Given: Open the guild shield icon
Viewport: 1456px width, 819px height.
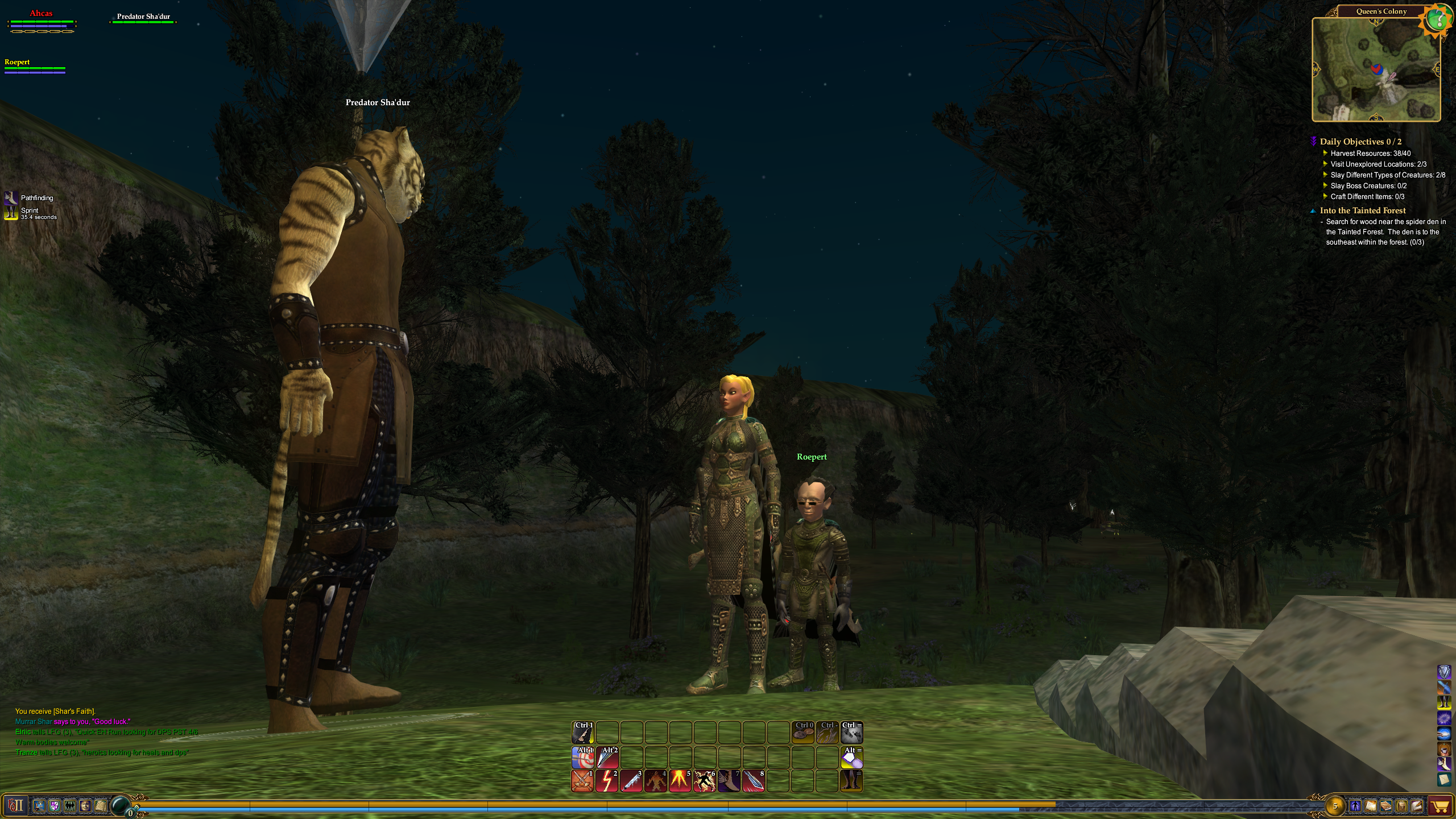Looking at the screenshot, I should click(55, 805).
